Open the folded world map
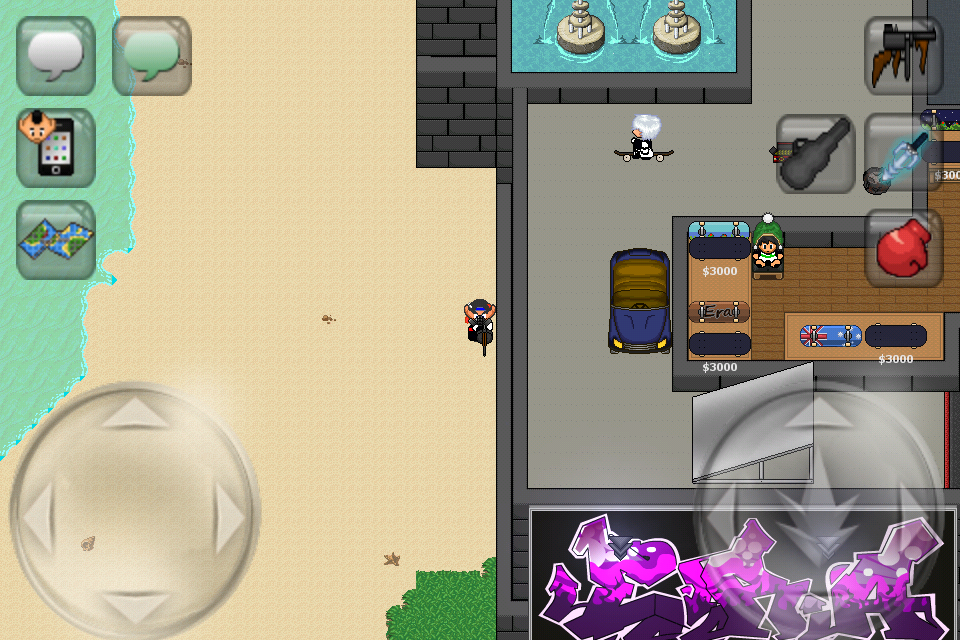This screenshot has height=640, width=960. (x=56, y=240)
